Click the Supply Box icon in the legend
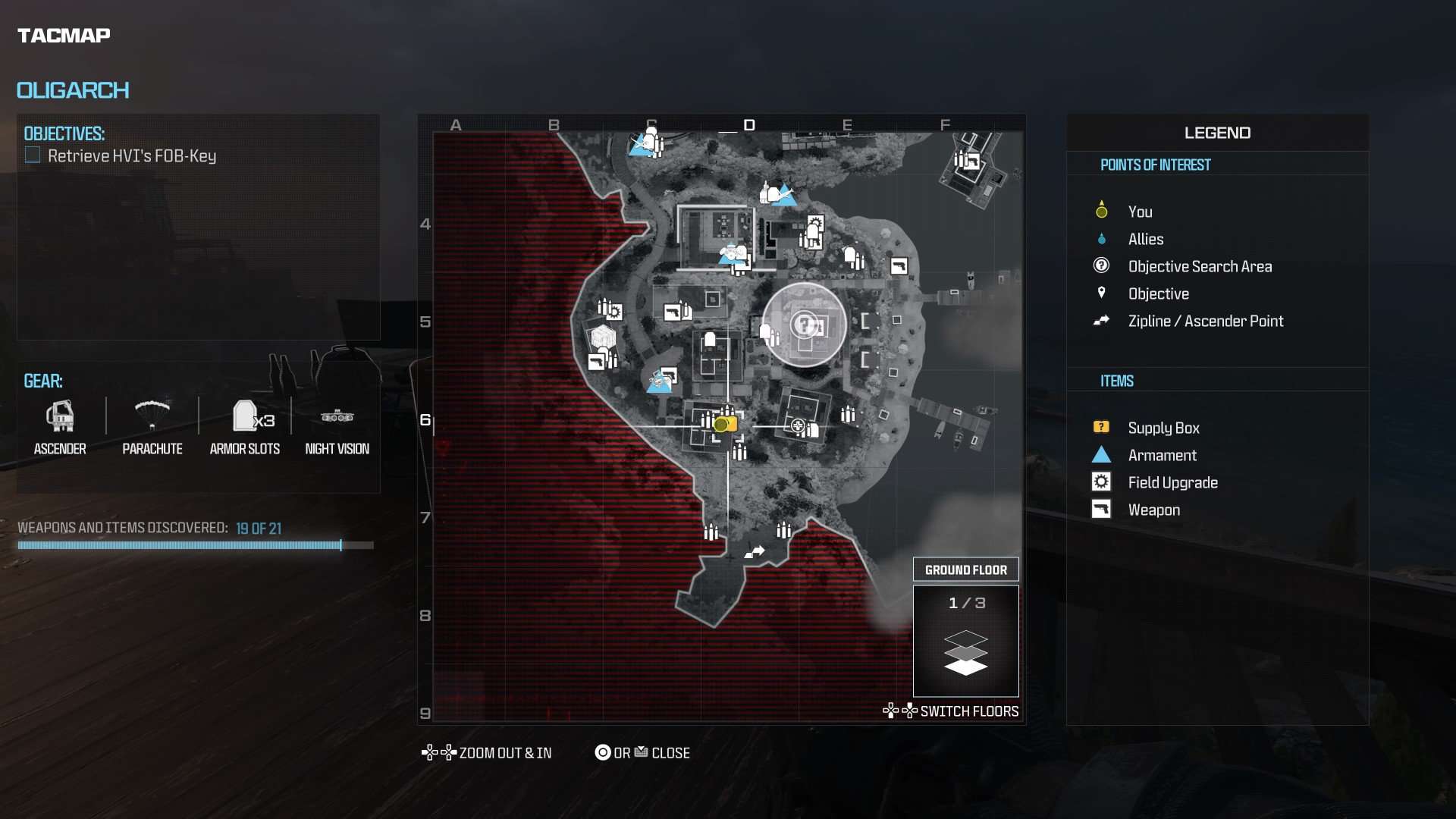 click(1100, 427)
